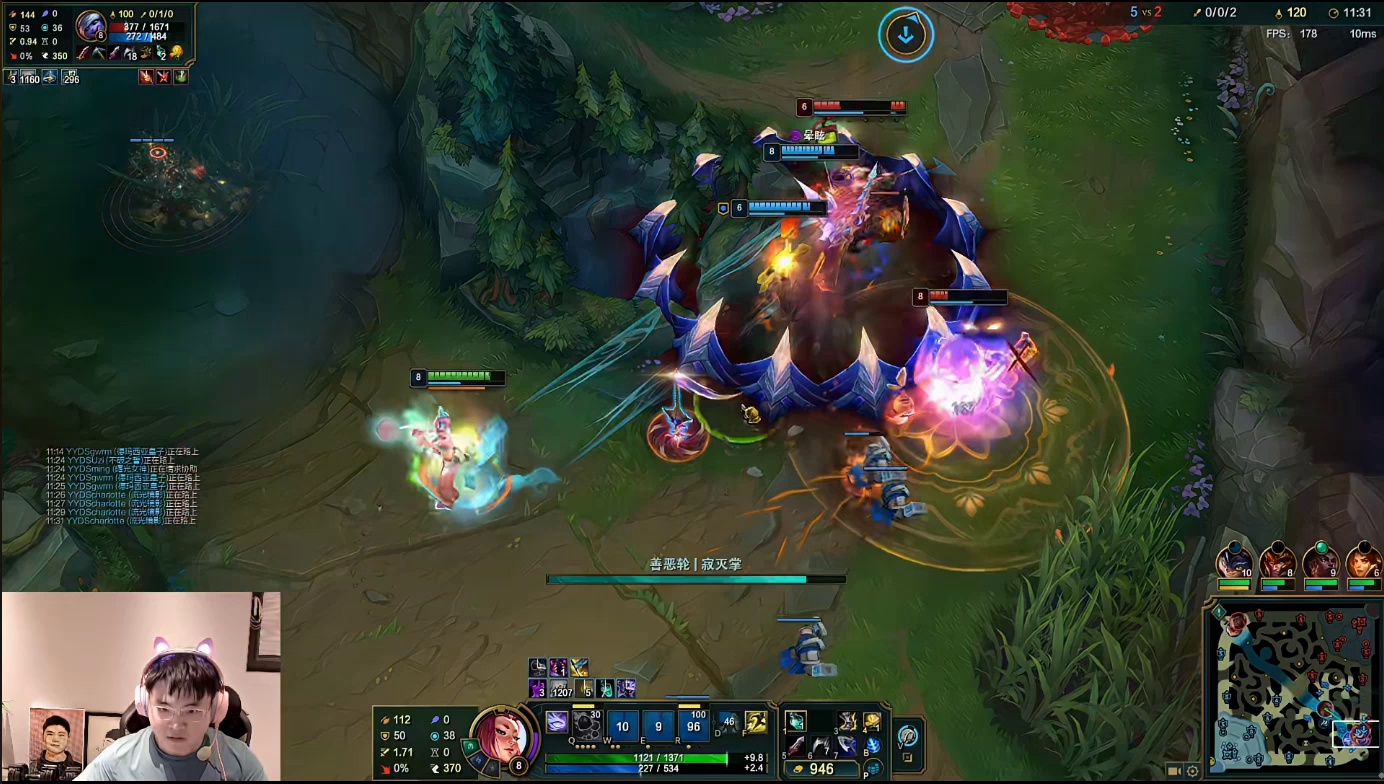Click the passive ability icon
Screen dimensions: 1384x784
click(557, 722)
